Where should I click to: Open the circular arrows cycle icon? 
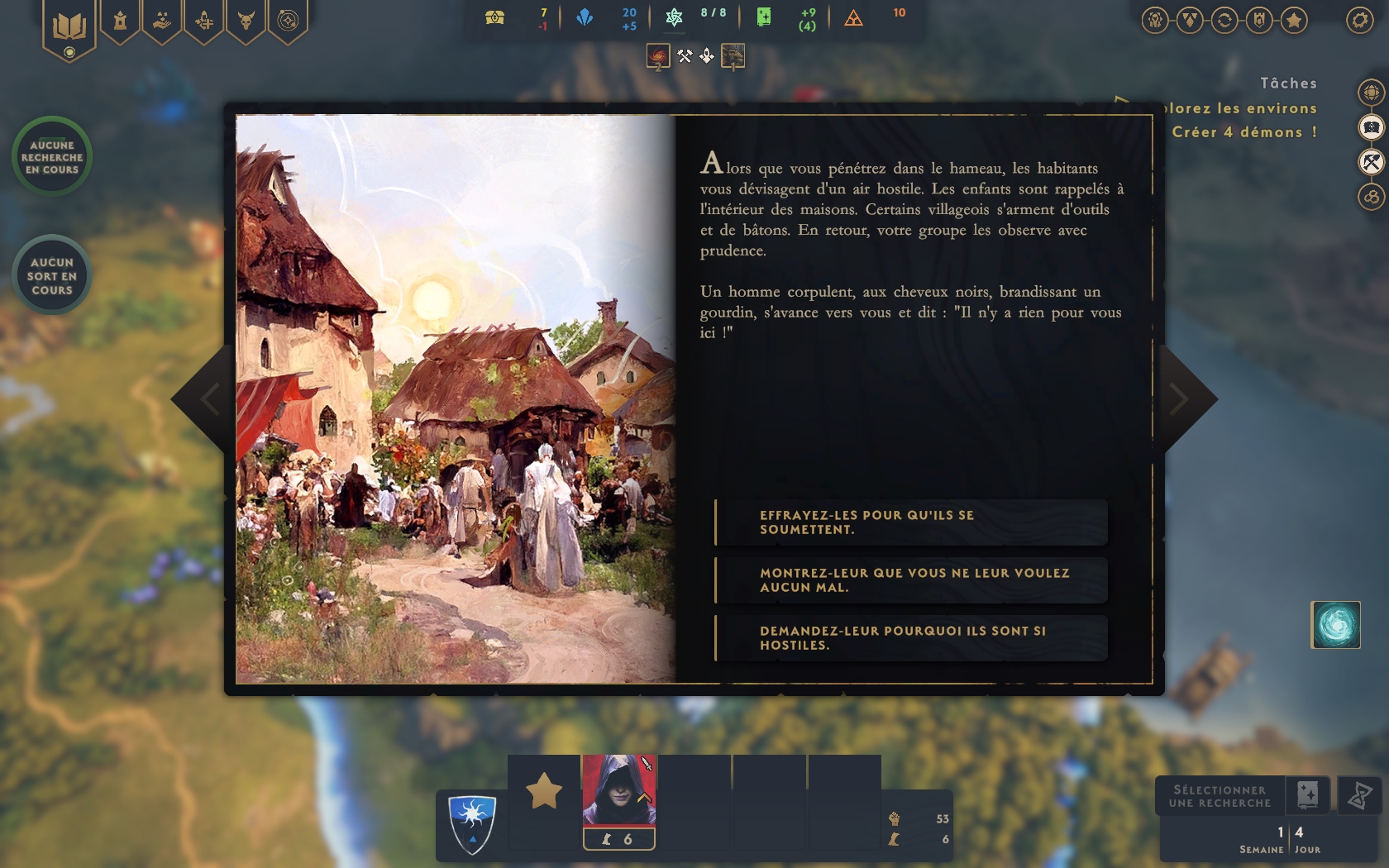point(1224,20)
